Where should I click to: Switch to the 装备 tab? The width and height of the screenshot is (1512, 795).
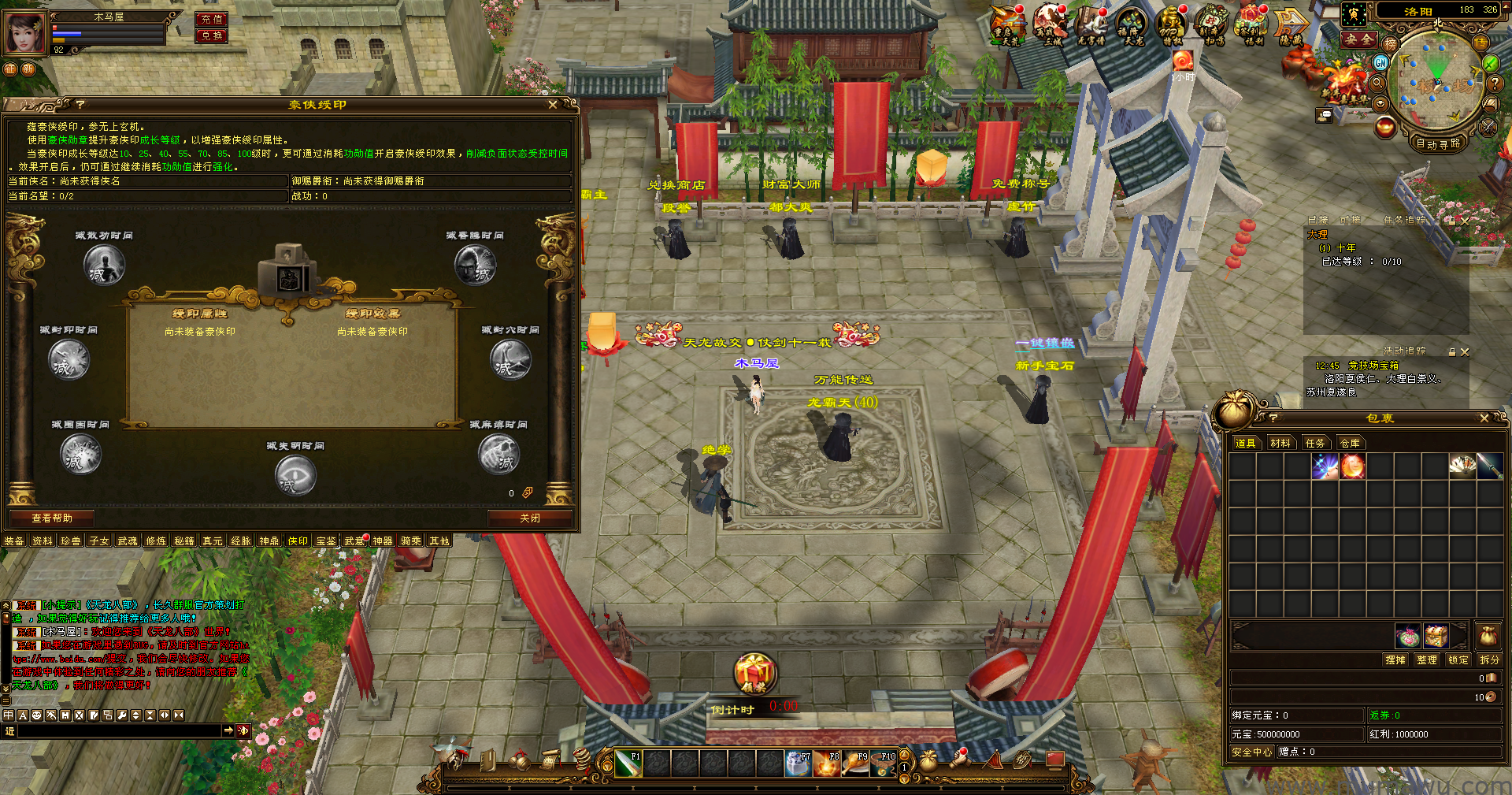click(x=14, y=541)
